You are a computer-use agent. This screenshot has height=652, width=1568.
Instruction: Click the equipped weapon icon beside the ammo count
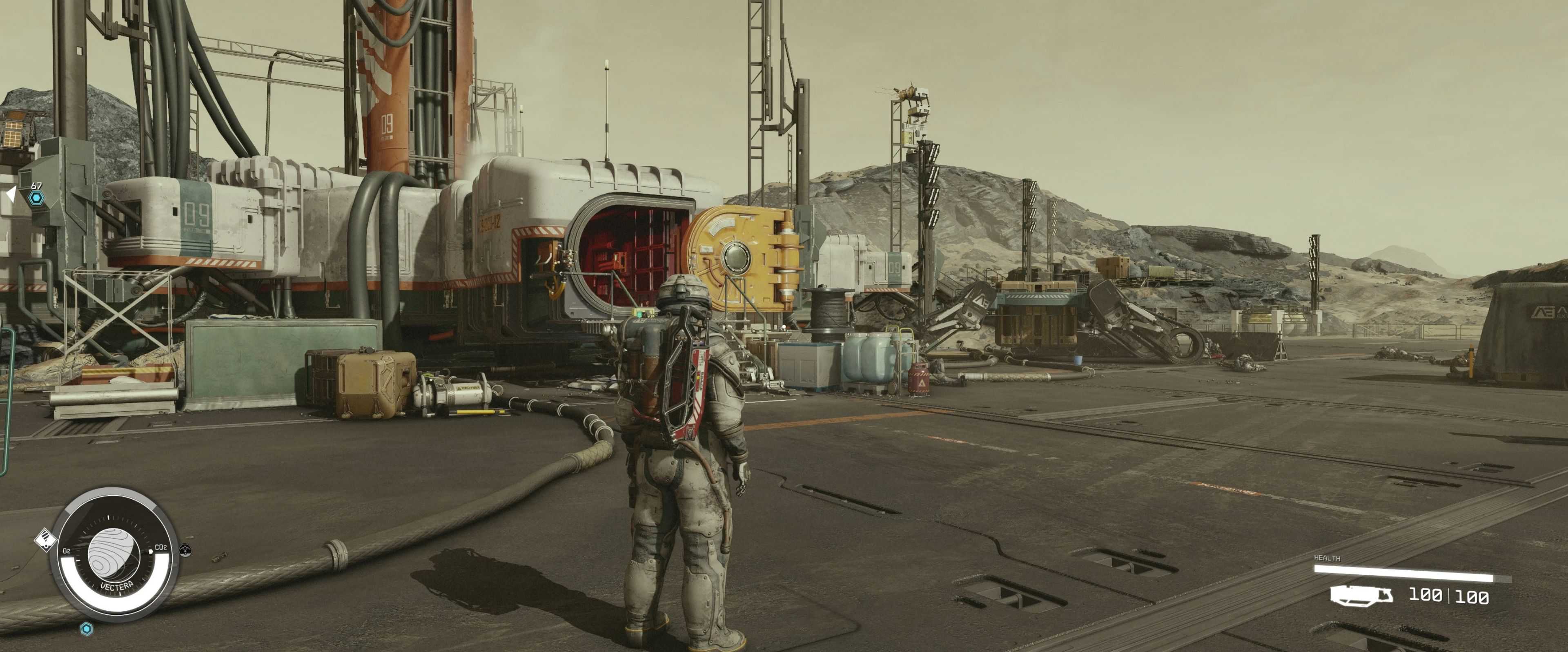pyautogui.click(x=1361, y=595)
